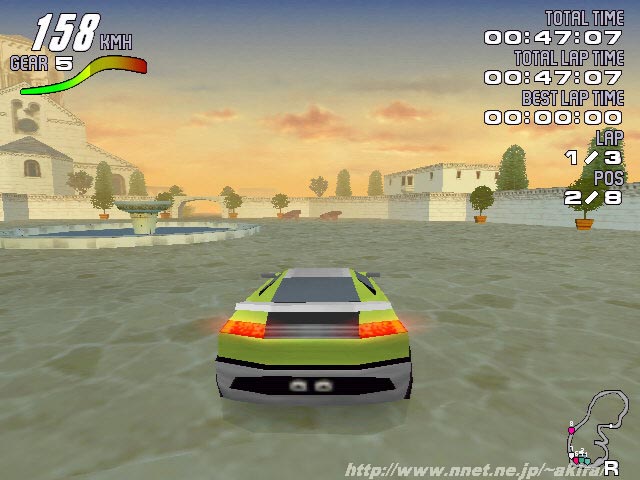This screenshot has width=640, height=480.
Task: Click the track layout minimap
Action: point(592,427)
